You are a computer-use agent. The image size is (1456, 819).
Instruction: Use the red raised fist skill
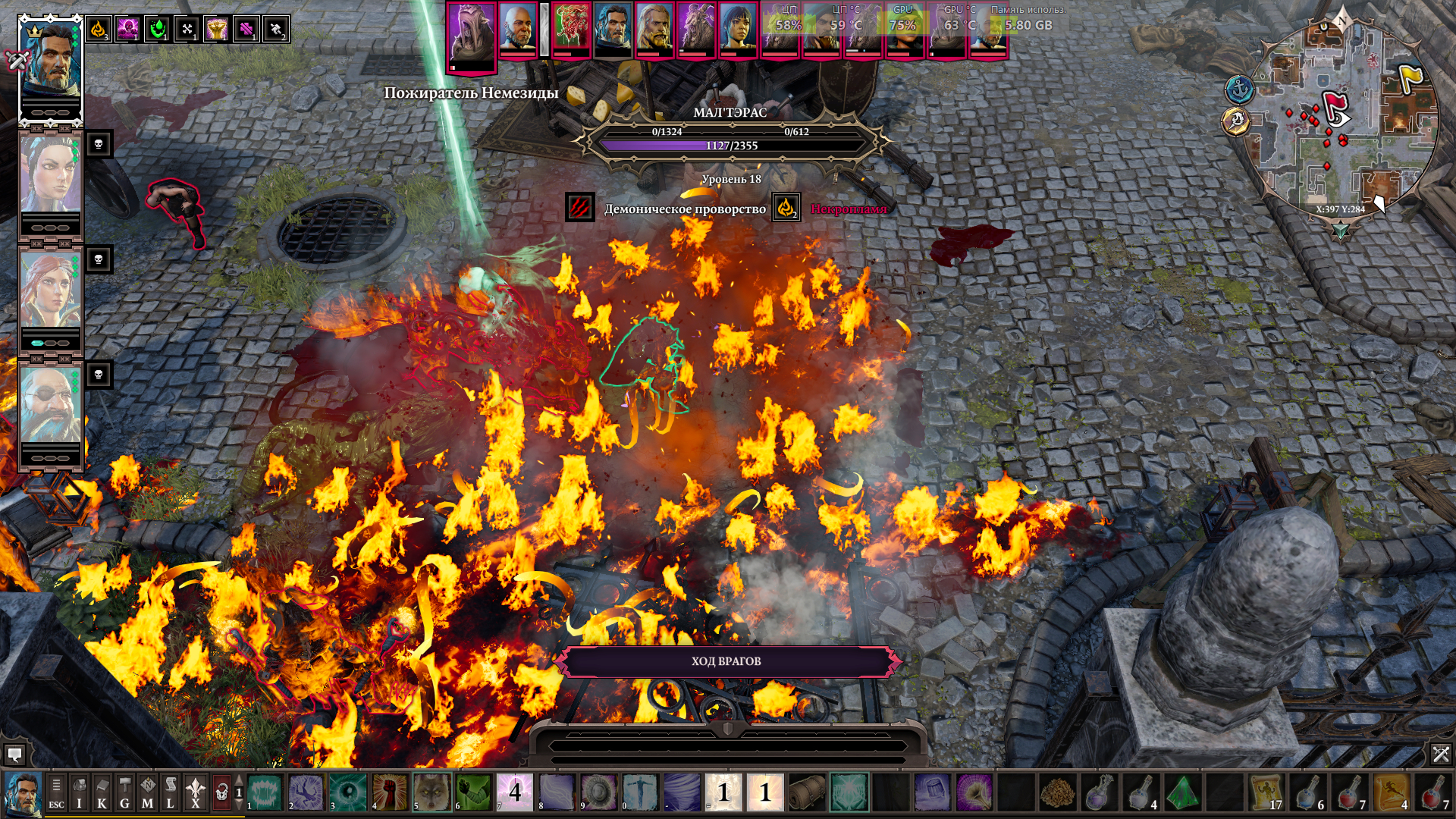point(390,792)
